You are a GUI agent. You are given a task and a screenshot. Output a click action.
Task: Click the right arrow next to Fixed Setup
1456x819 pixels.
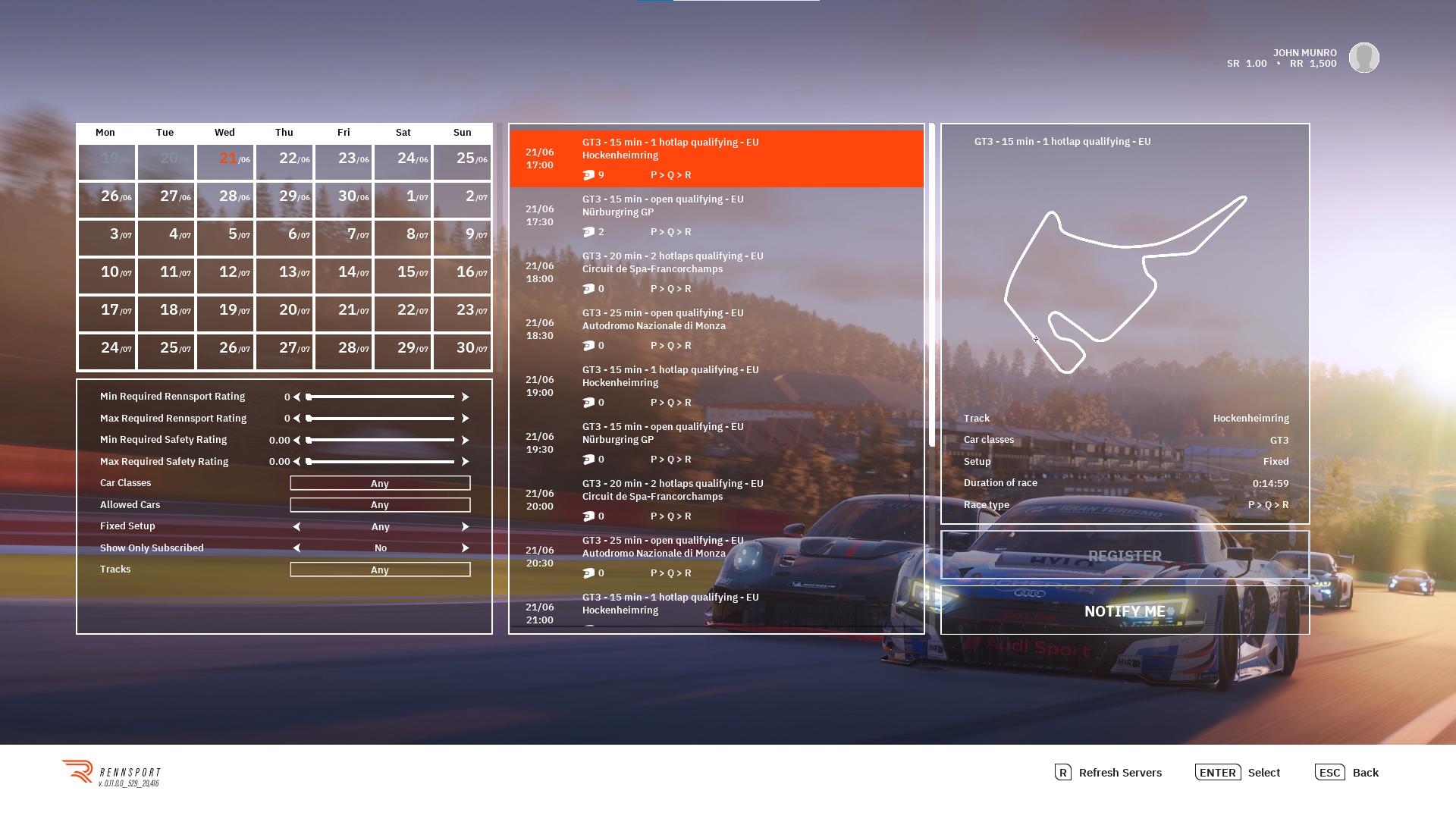click(466, 526)
